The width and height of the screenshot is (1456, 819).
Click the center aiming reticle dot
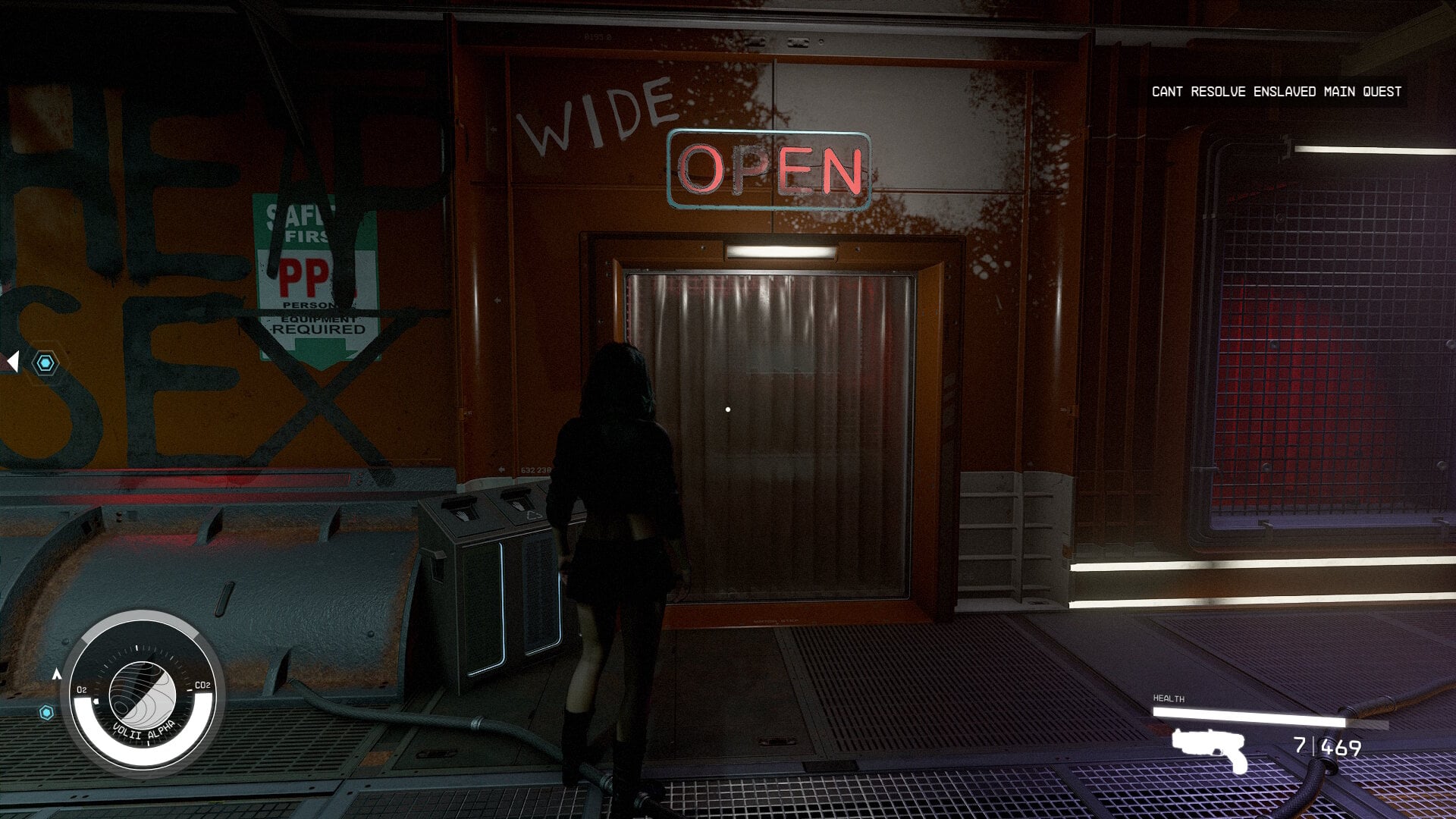point(728,409)
